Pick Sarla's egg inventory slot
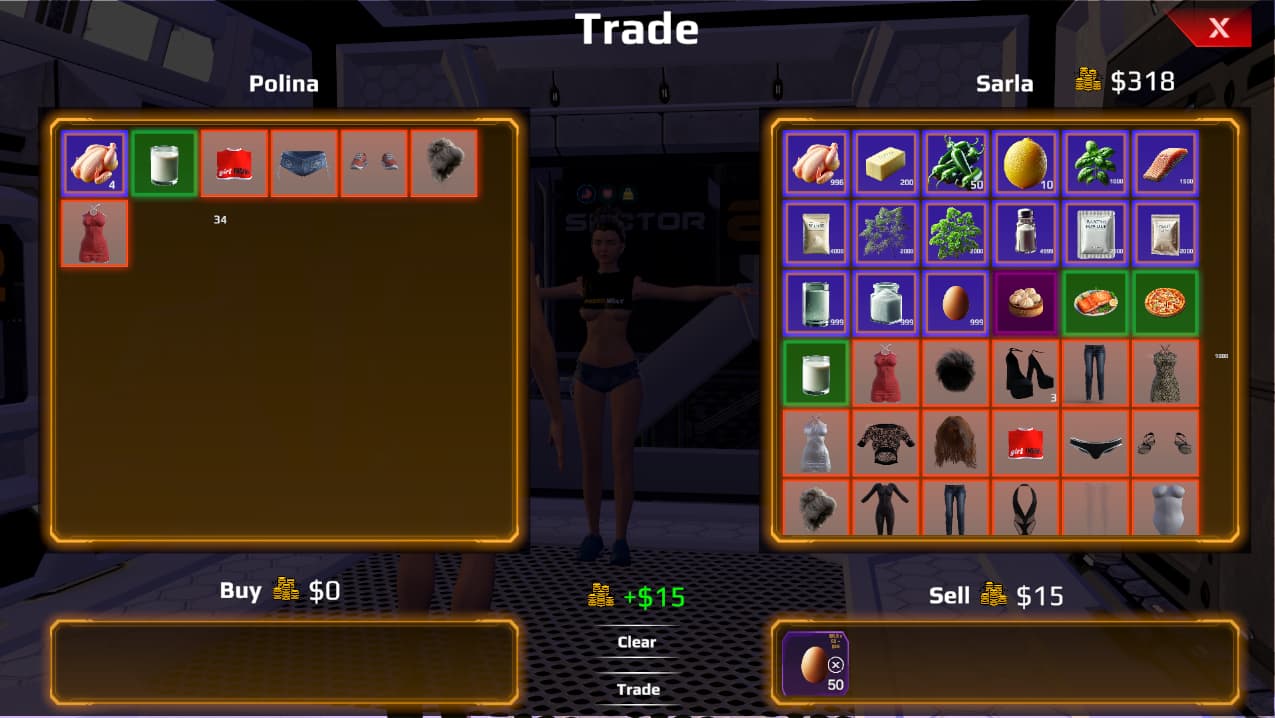This screenshot has width=1275, height=718. (x=956, y=303)
